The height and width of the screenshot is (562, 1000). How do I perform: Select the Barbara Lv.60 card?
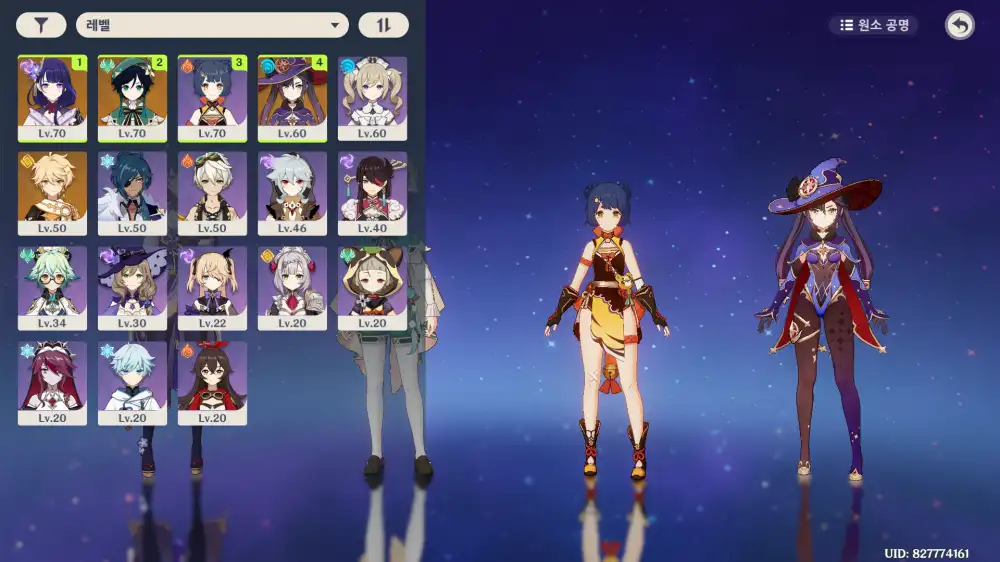pyautogui.click(x=372, y=98)
